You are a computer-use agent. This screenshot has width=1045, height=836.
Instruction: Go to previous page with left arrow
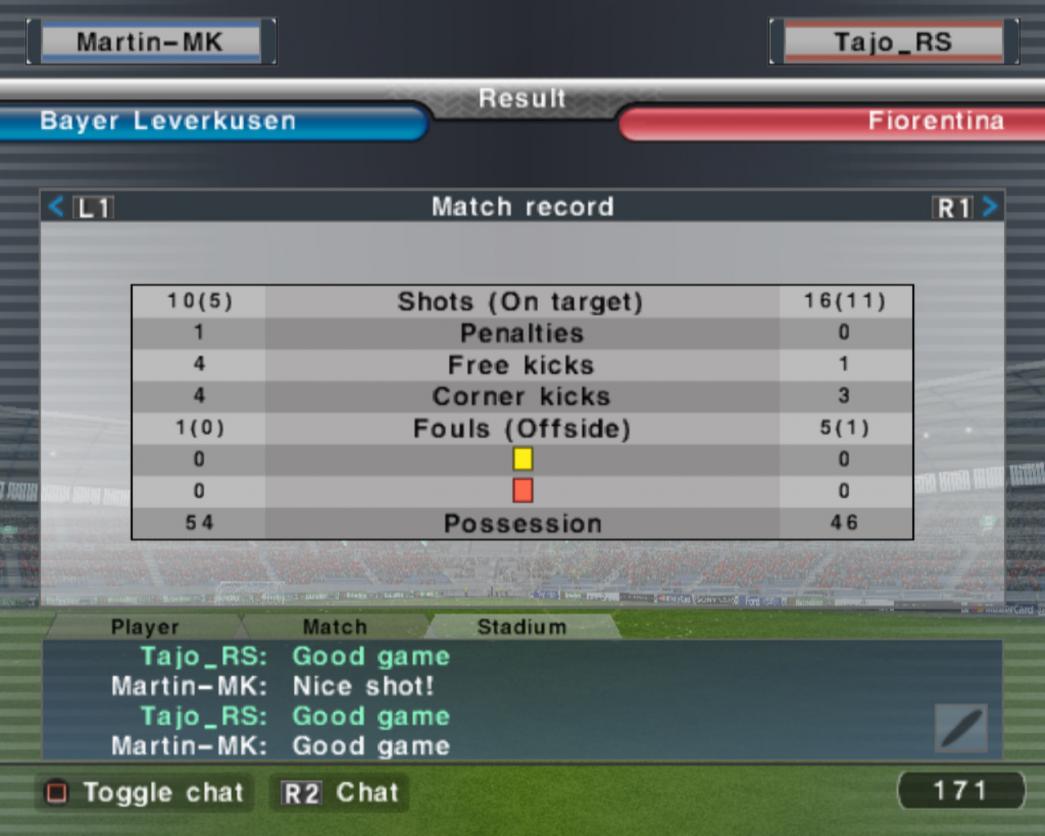[x=56, y=207]
